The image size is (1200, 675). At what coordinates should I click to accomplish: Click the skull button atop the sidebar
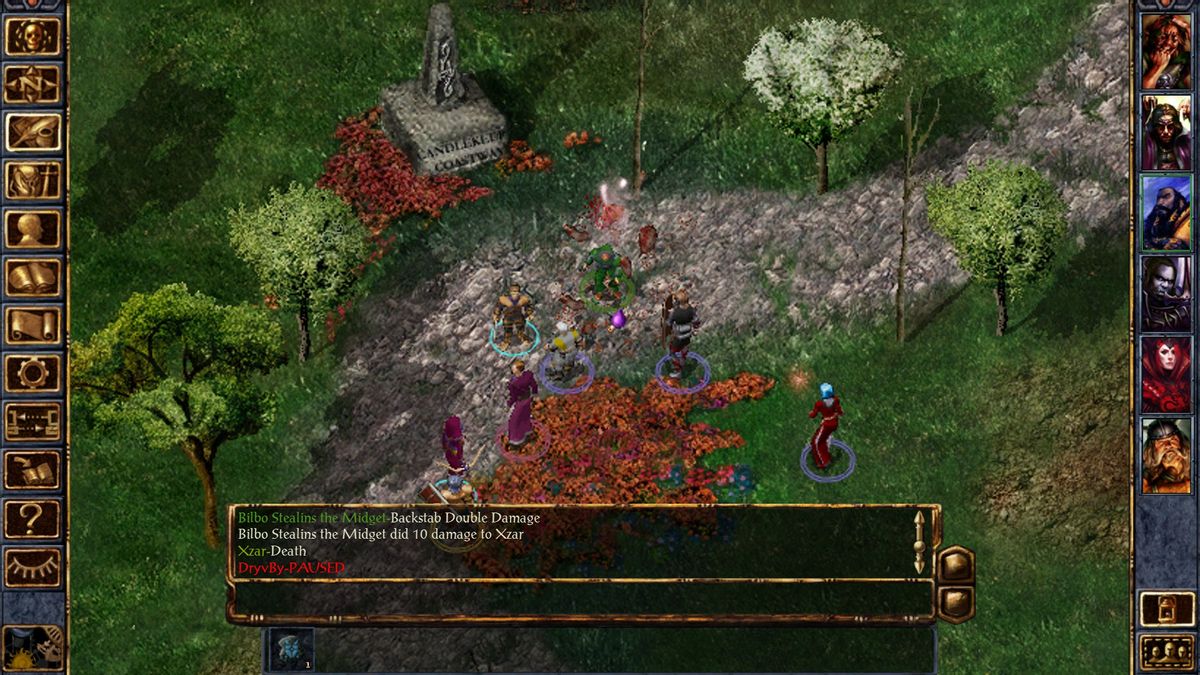coord(33,36)
